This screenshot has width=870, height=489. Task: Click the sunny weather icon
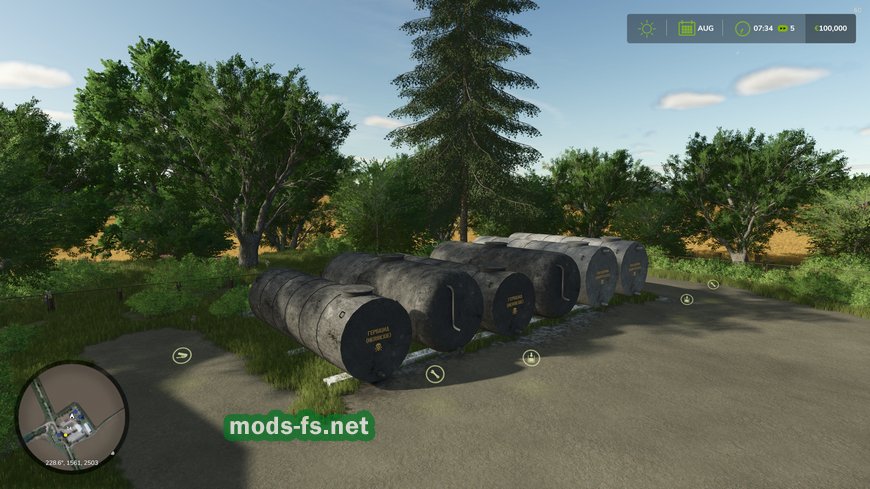point(647,28)
